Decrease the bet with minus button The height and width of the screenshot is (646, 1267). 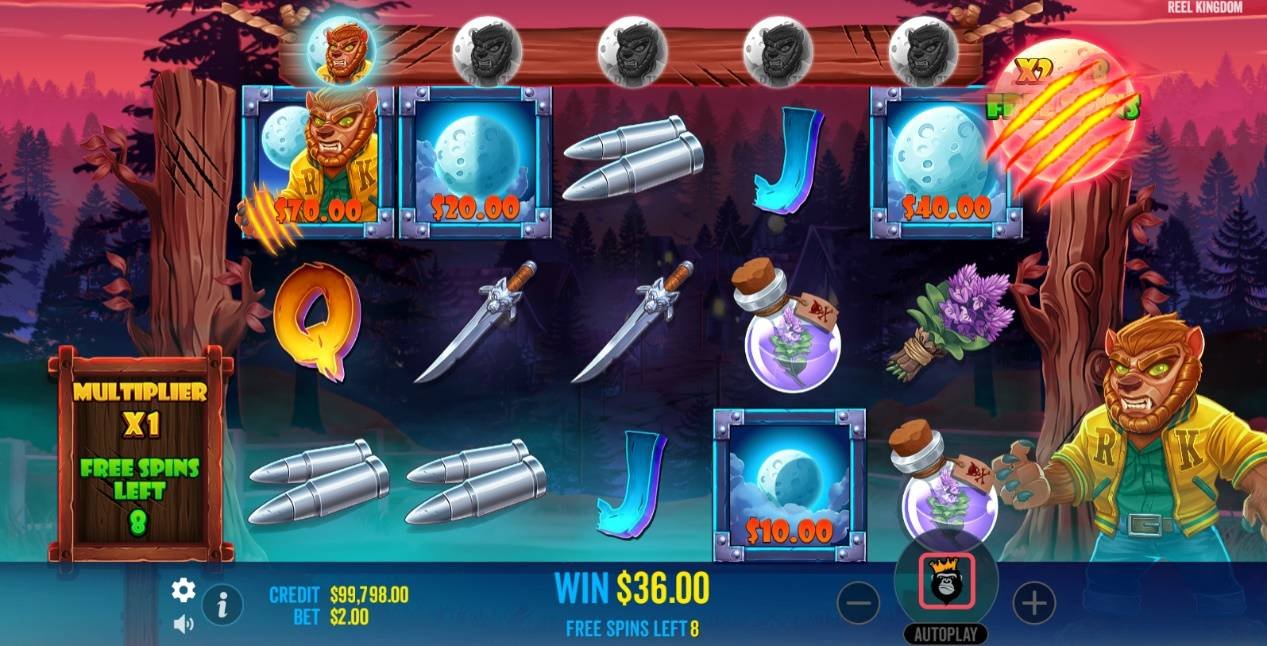coord(858,603)
